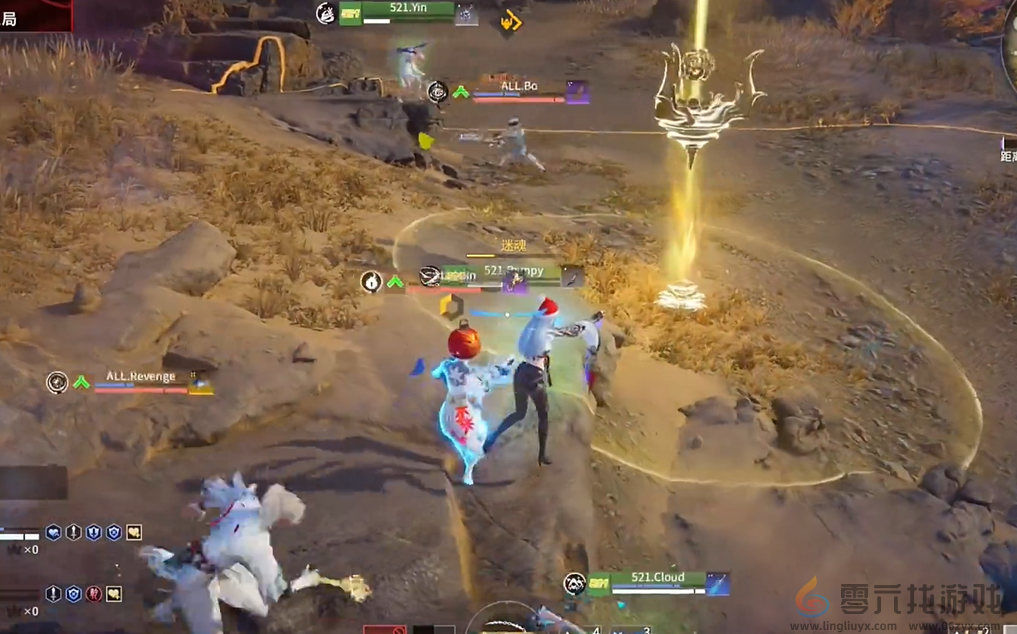
Task: Select the red hexagon status icon
Action: pos(93,594)
